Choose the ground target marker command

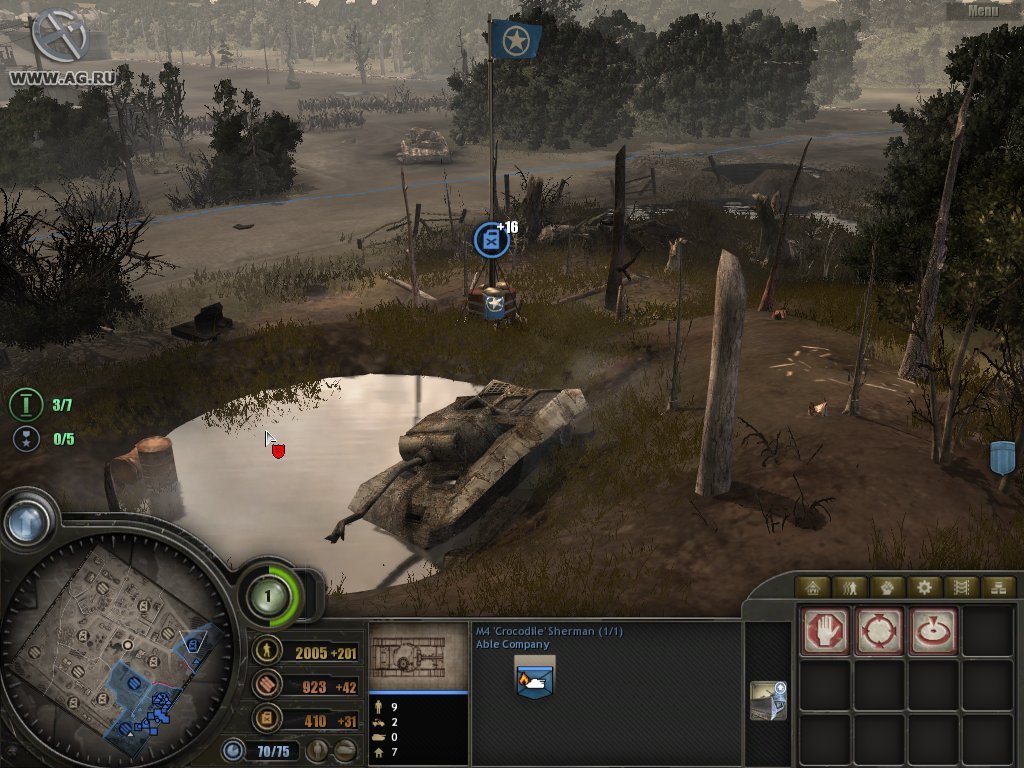(x=933, y=631)
